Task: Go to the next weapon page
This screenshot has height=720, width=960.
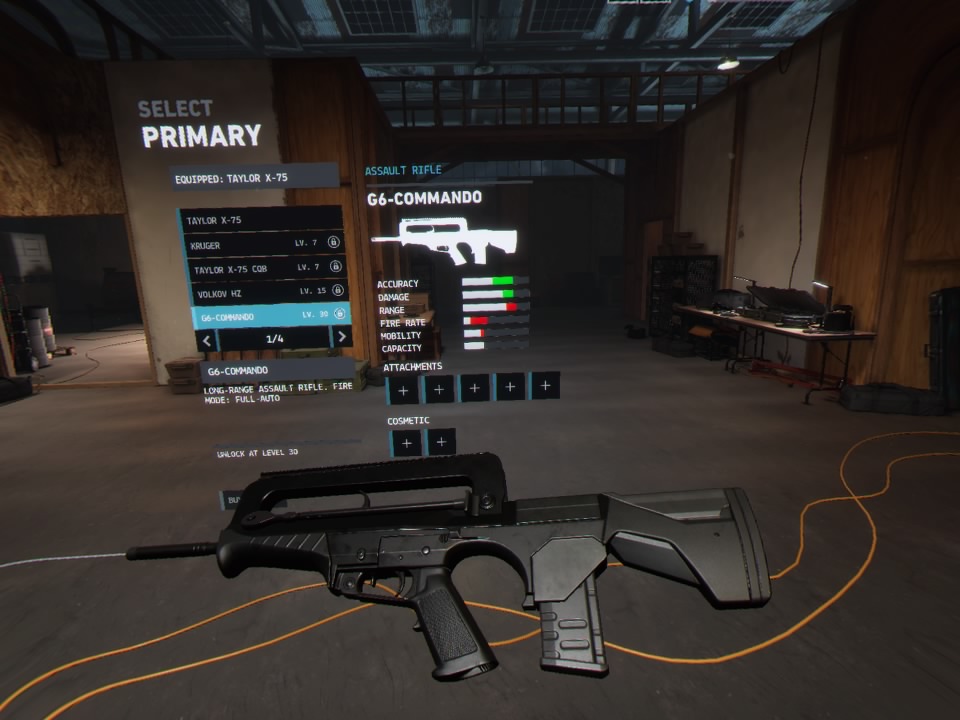Action: tap(341, 338)
